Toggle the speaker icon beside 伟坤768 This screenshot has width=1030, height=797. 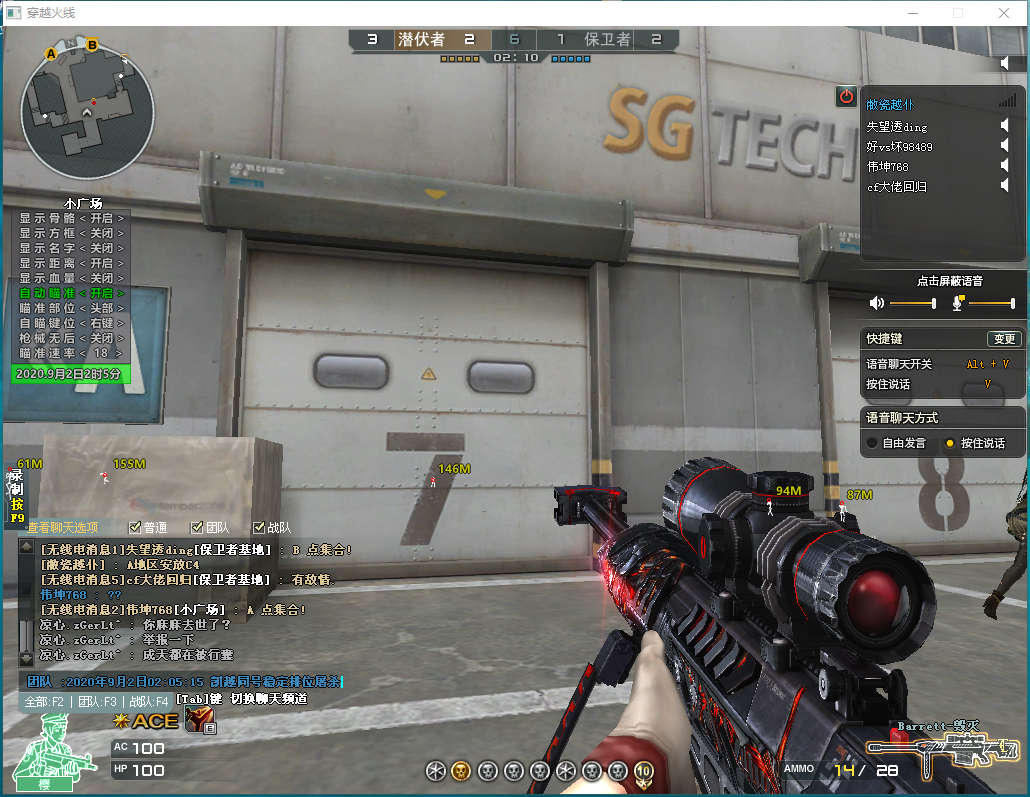pyautogui.click(x=1004, y=166)
